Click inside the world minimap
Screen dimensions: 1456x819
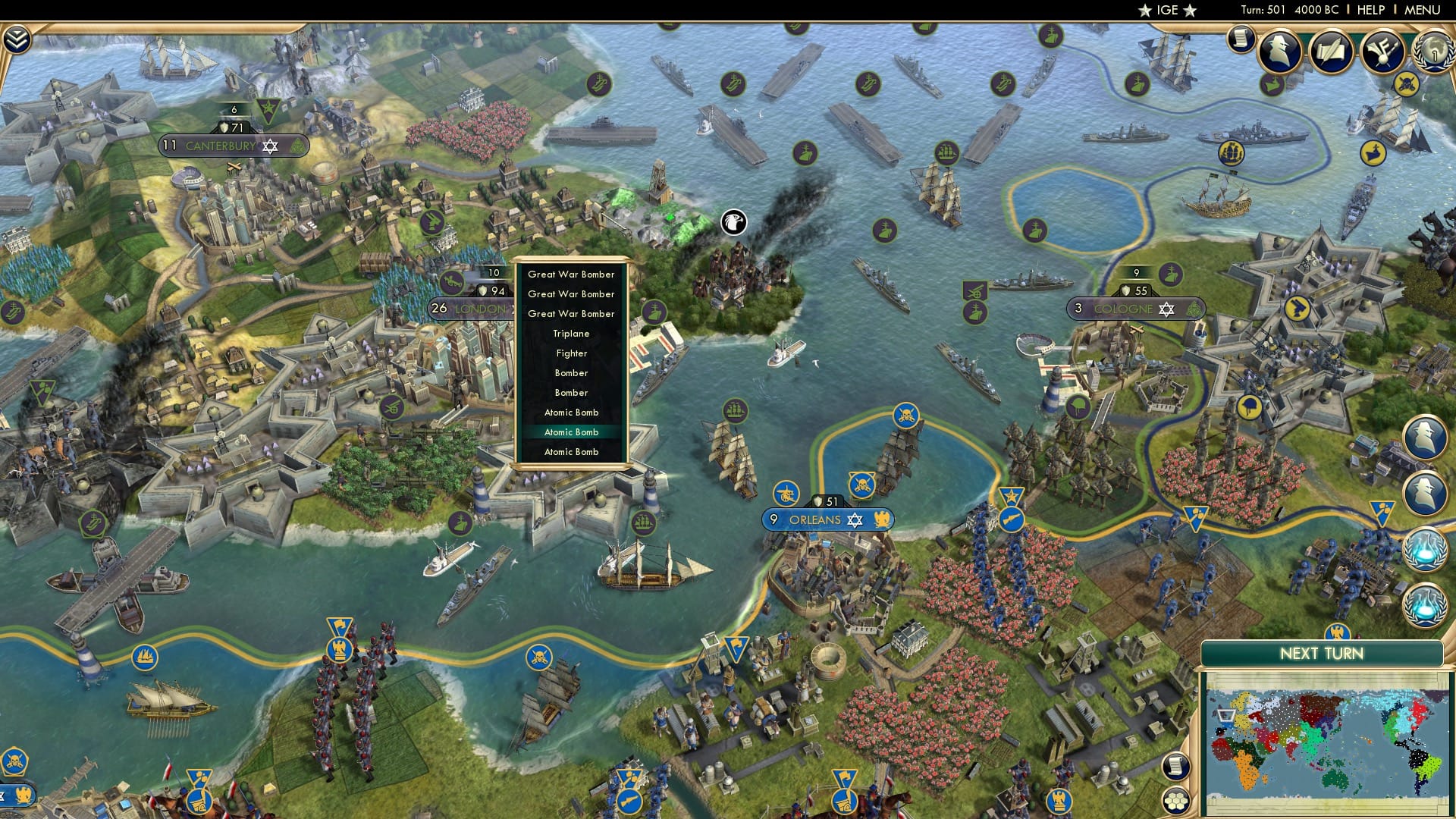pyautogui.click(x=1327, y=743)
